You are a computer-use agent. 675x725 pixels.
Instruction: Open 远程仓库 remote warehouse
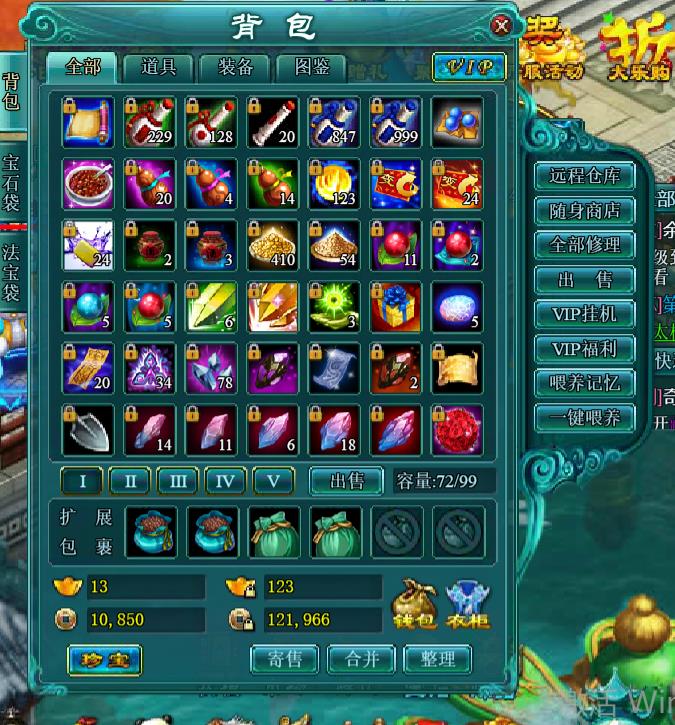pos(585,176)
